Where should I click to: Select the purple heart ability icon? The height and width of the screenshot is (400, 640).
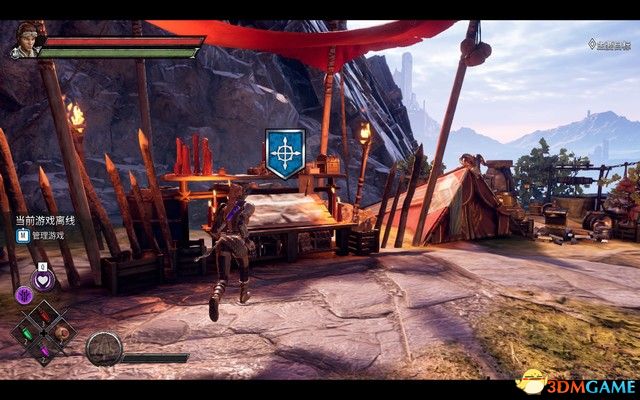[x=44, y=280]
